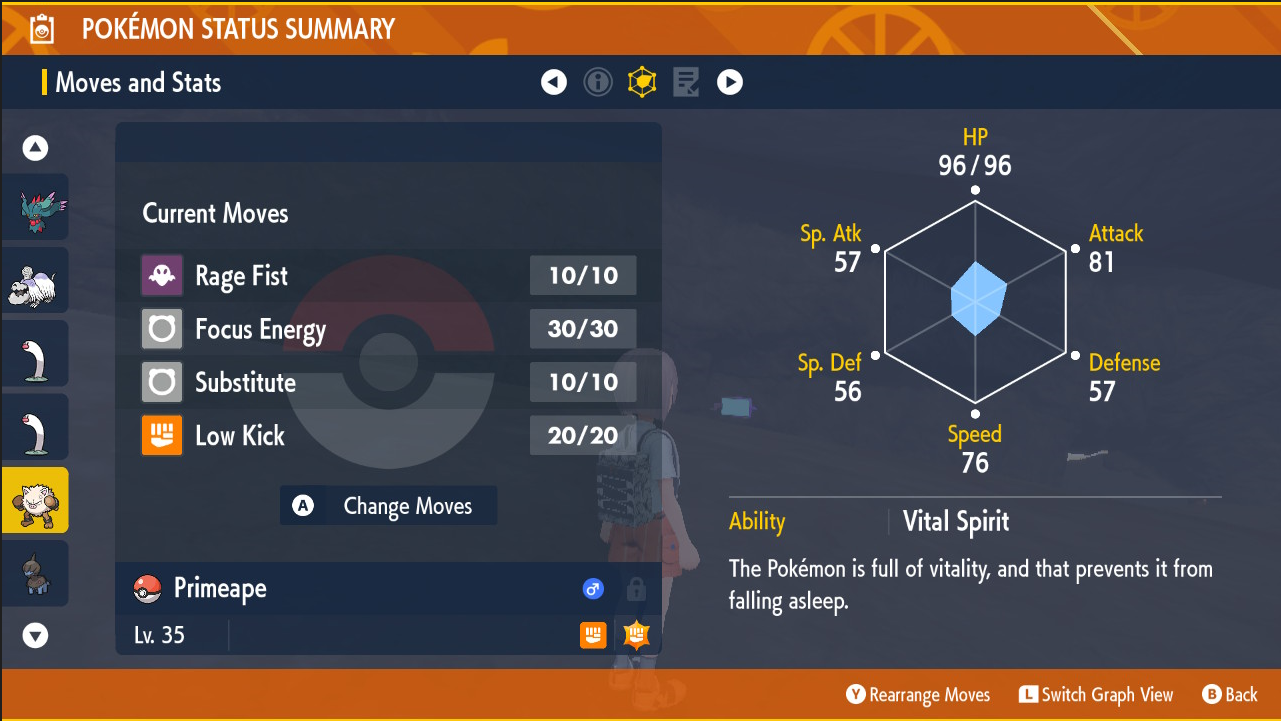Select the Focus Energy move

[x=388, y=329]
